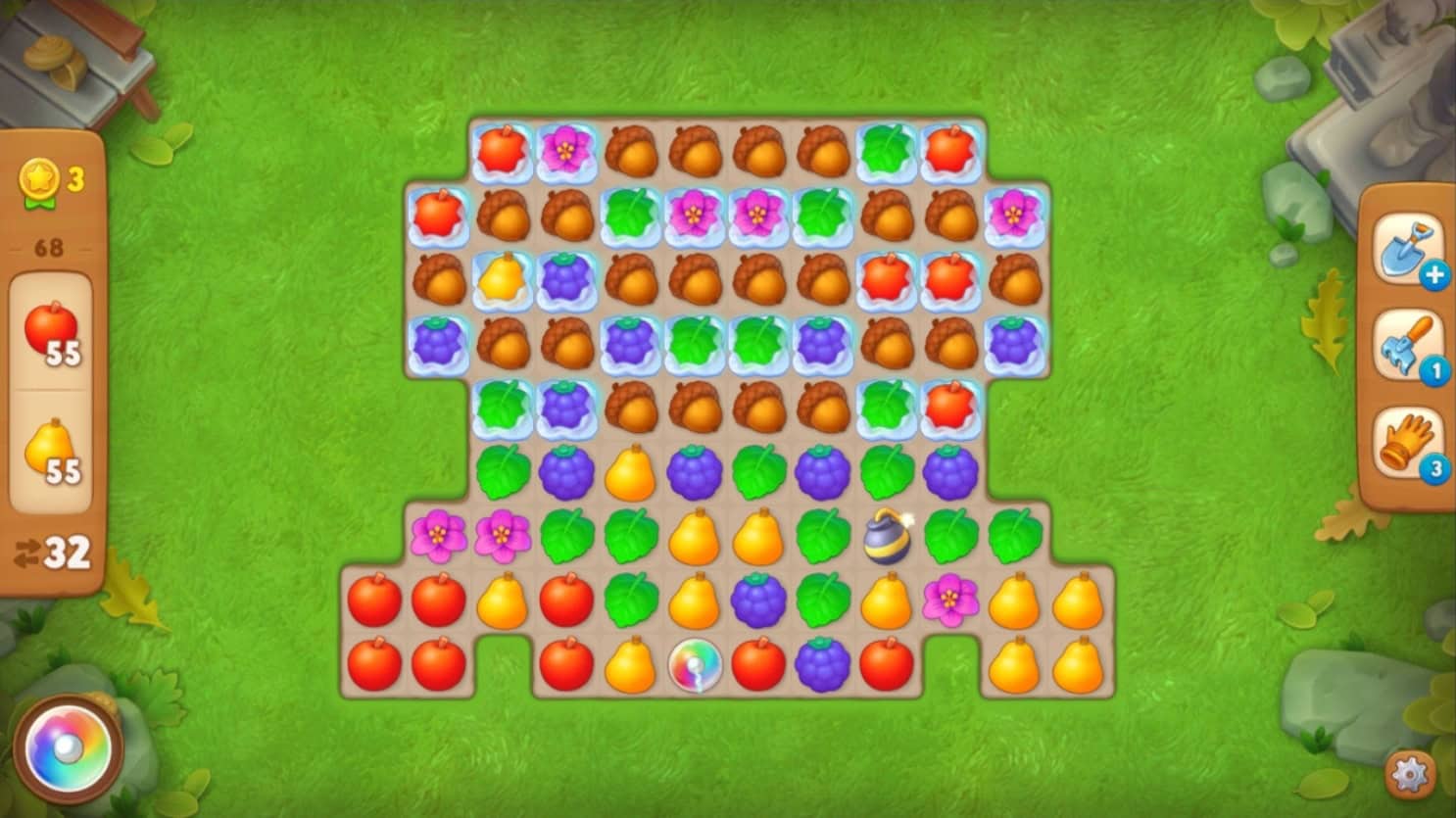Click the plus to buy more shovels

coord(1434,275)
